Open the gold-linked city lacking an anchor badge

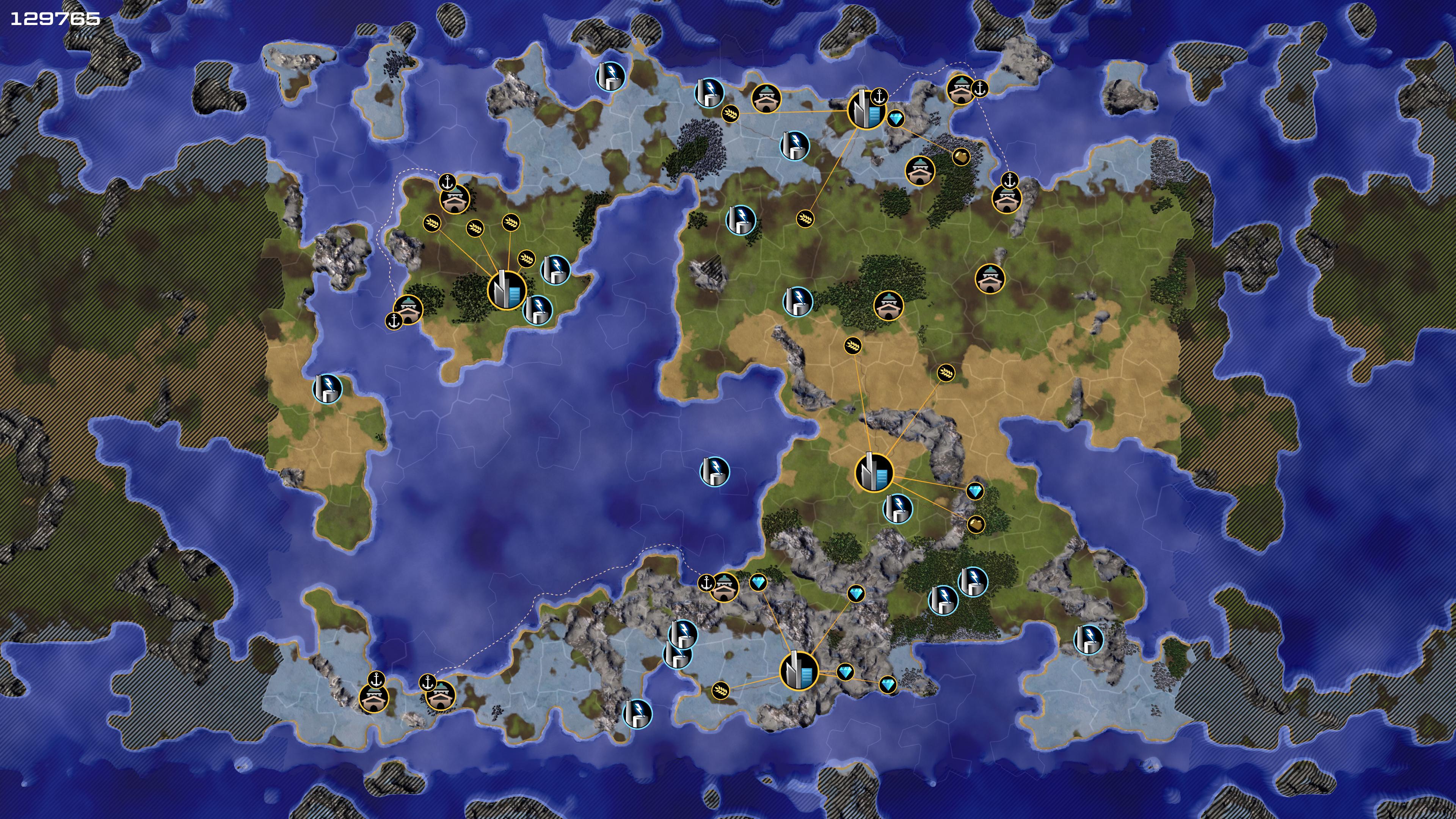click(x=874, y=472)
